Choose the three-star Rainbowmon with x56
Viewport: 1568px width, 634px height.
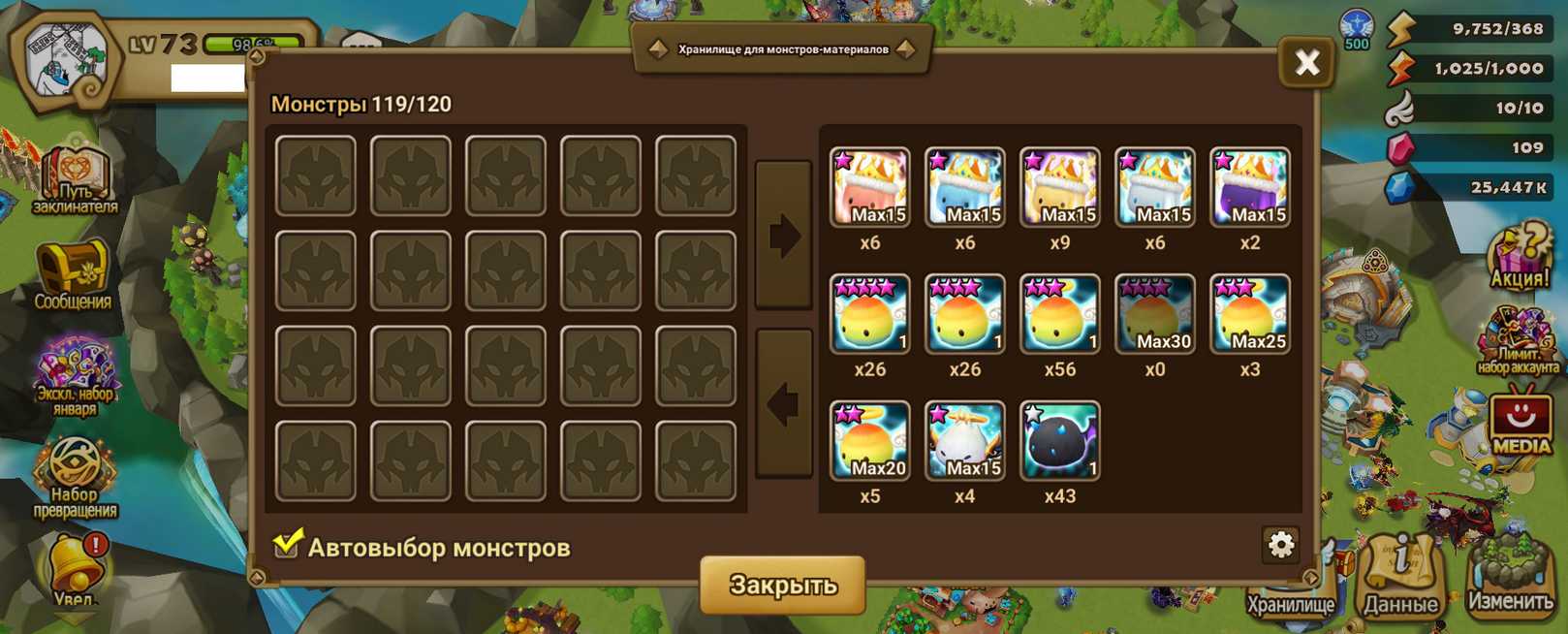(1059, 314)
